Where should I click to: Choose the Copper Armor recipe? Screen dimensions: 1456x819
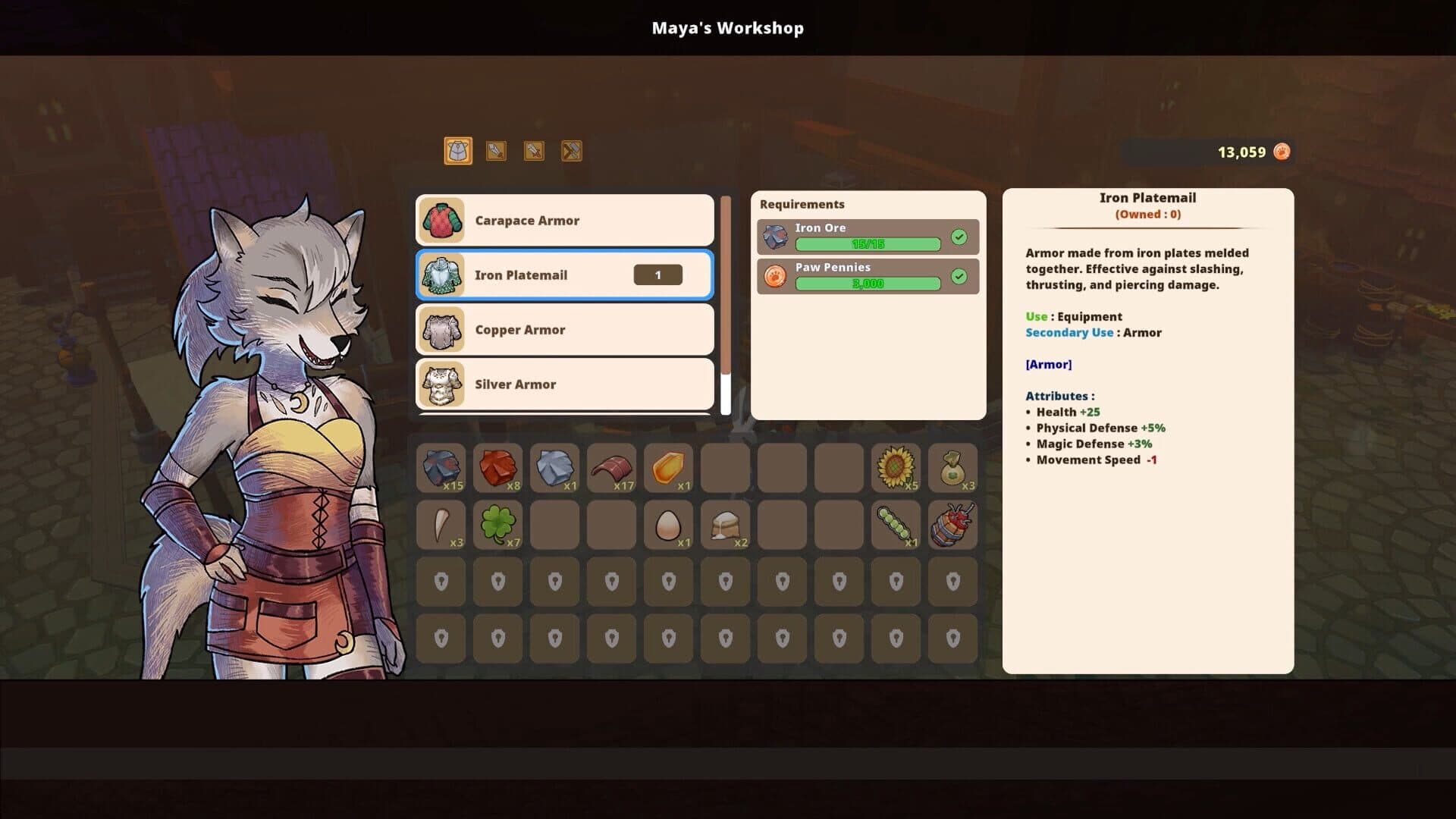[564, 330]
